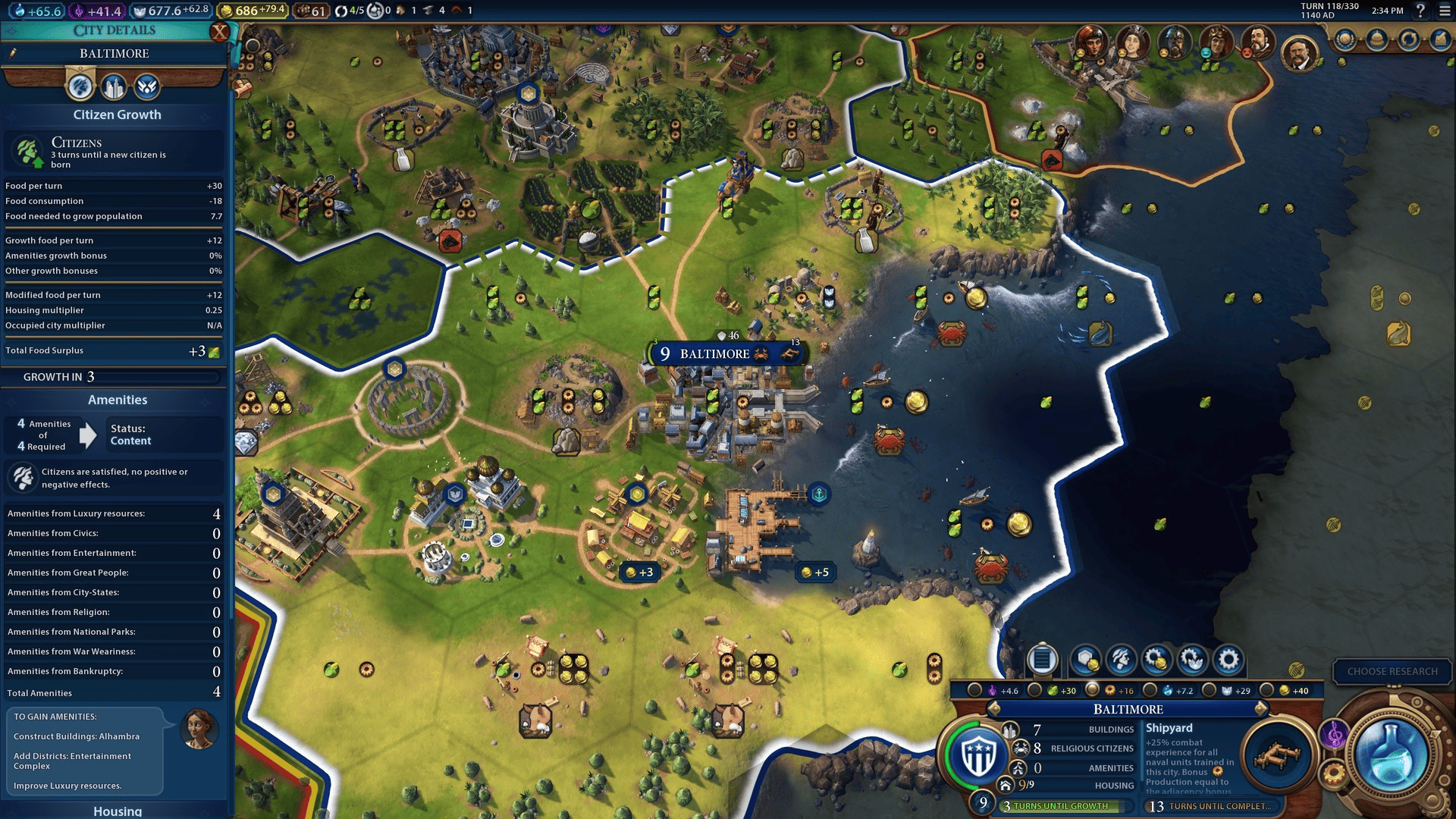Open map options list icon on minimap bar
Viewport: 1456px width, 819px height.
coord(1041,660)
